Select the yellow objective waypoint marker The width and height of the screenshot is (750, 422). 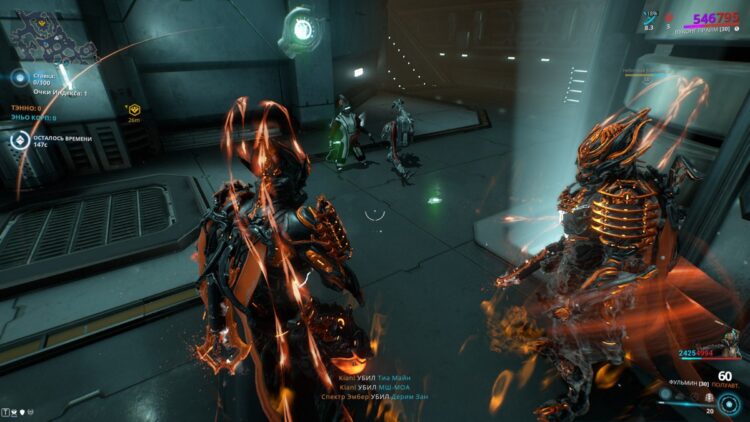[134, 108]
